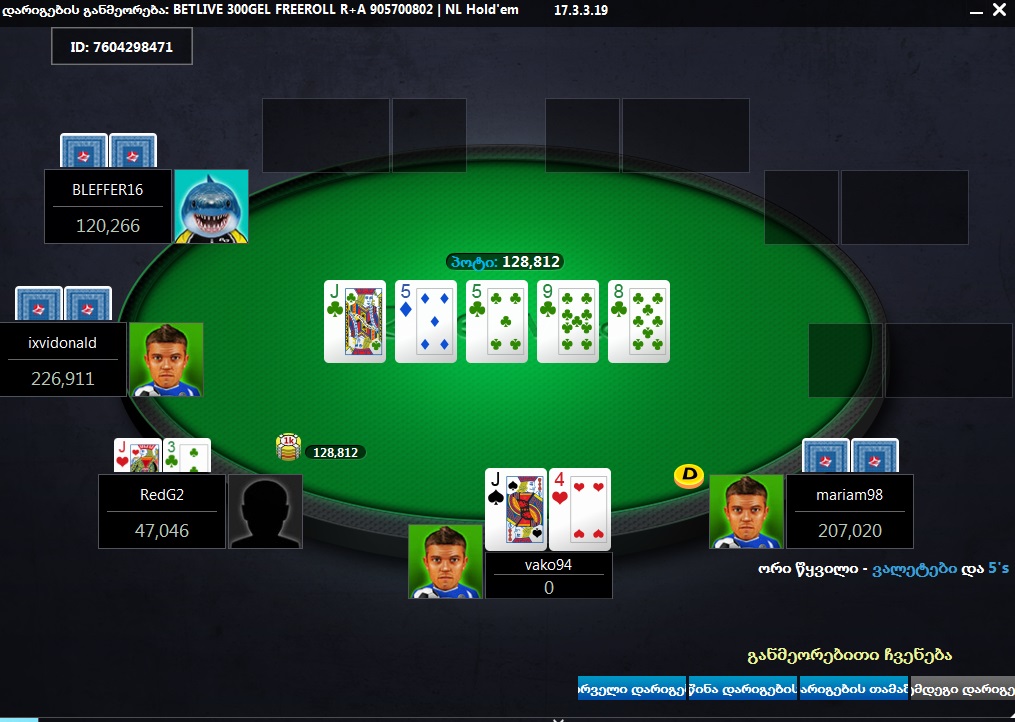Image resolution: width=1015 pixels, height=722 pixels.
Task: Minimize the replay window
Action: click(x=973, y=11)
